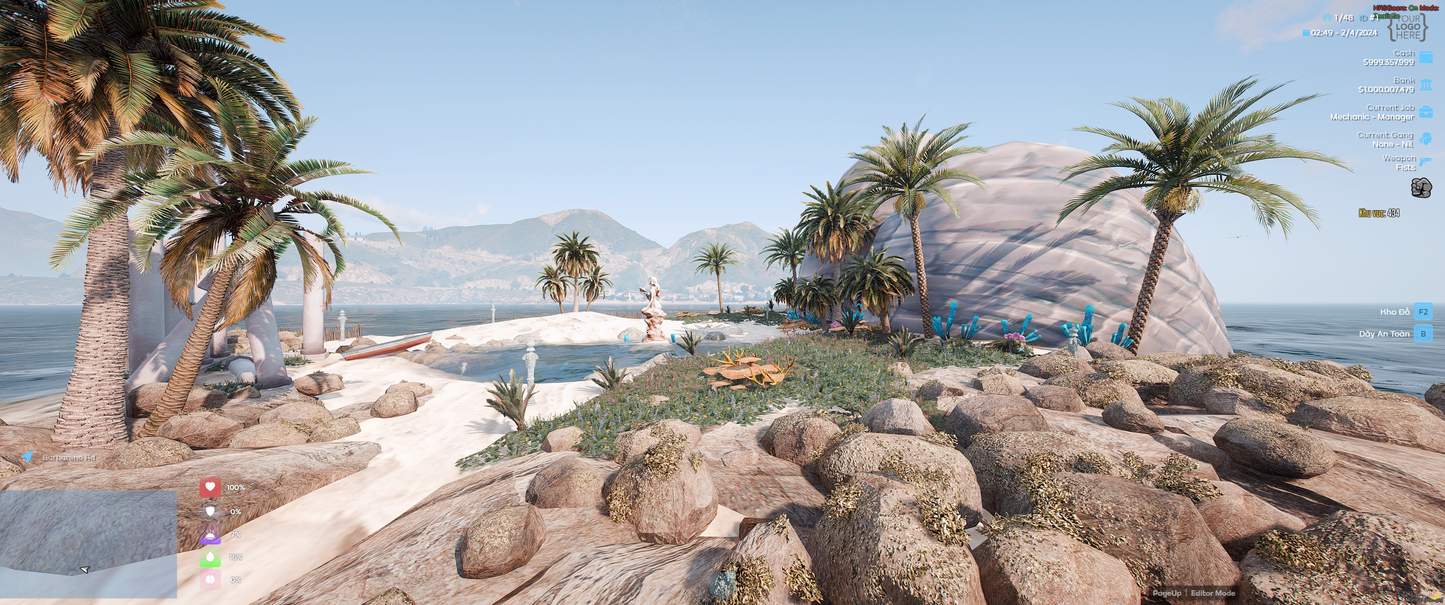
Task: Click the shield armor icon
Action: pyautogui.click(x=210, y=511)
